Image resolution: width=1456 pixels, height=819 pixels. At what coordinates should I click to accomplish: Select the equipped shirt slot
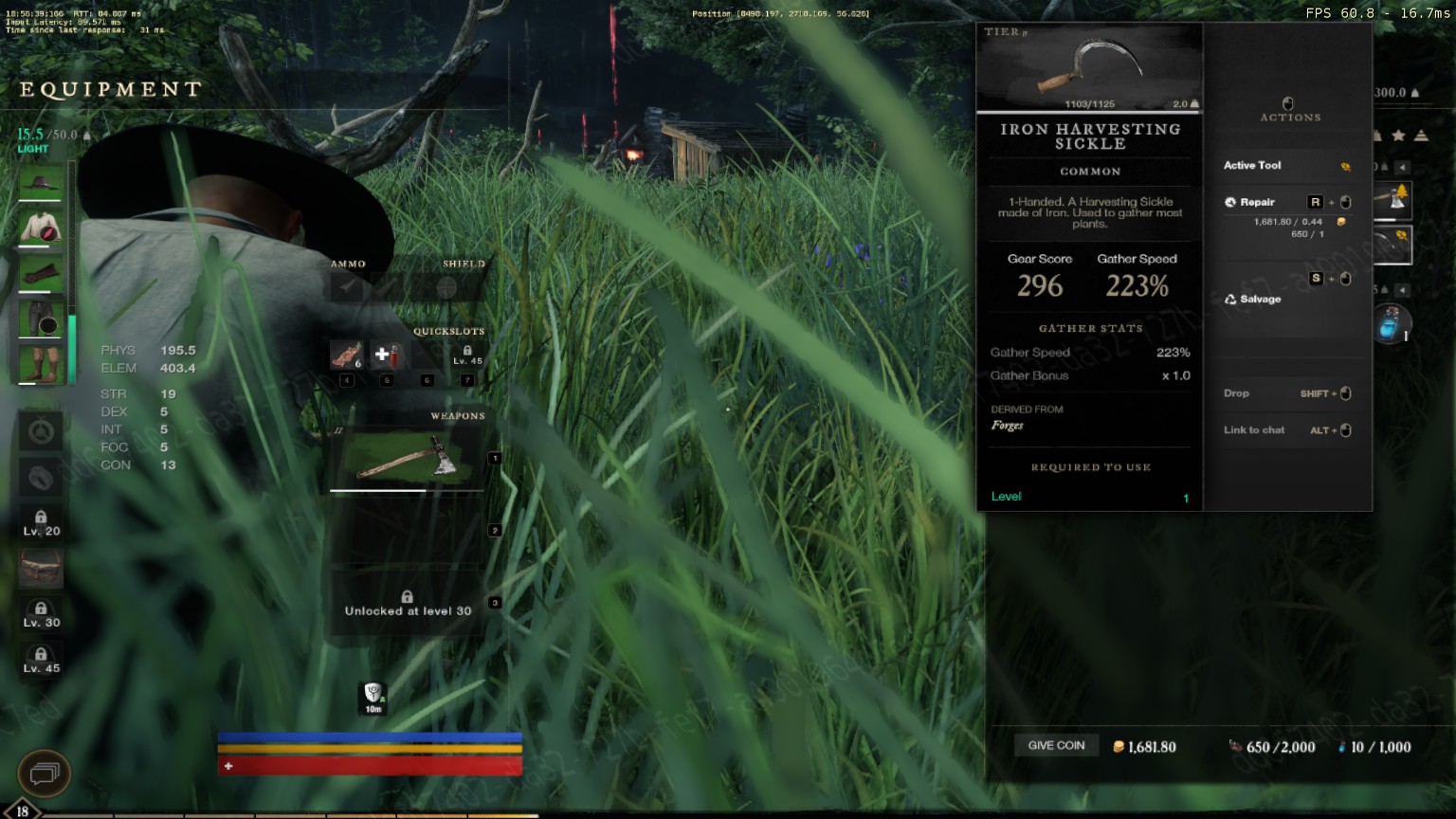41,227
